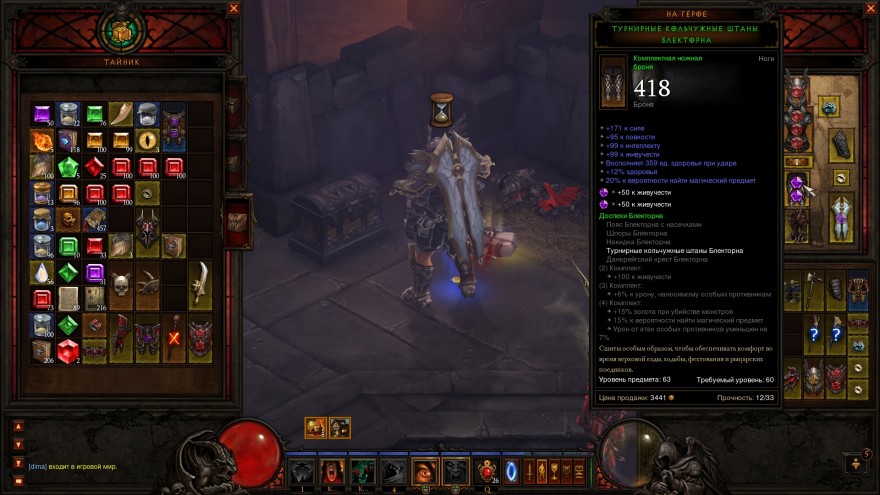Open the first stash tab
880x495 pixels.
click(x=234, y=100)
